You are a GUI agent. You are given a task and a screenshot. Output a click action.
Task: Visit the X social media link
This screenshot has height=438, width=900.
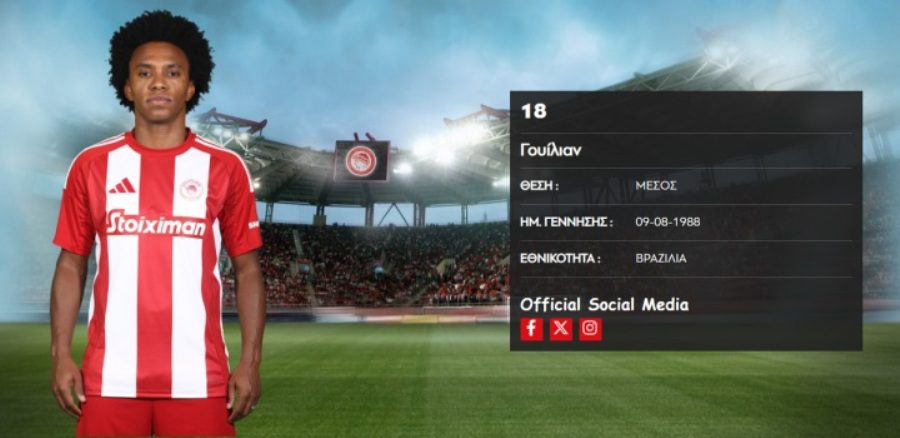(561, 329)
